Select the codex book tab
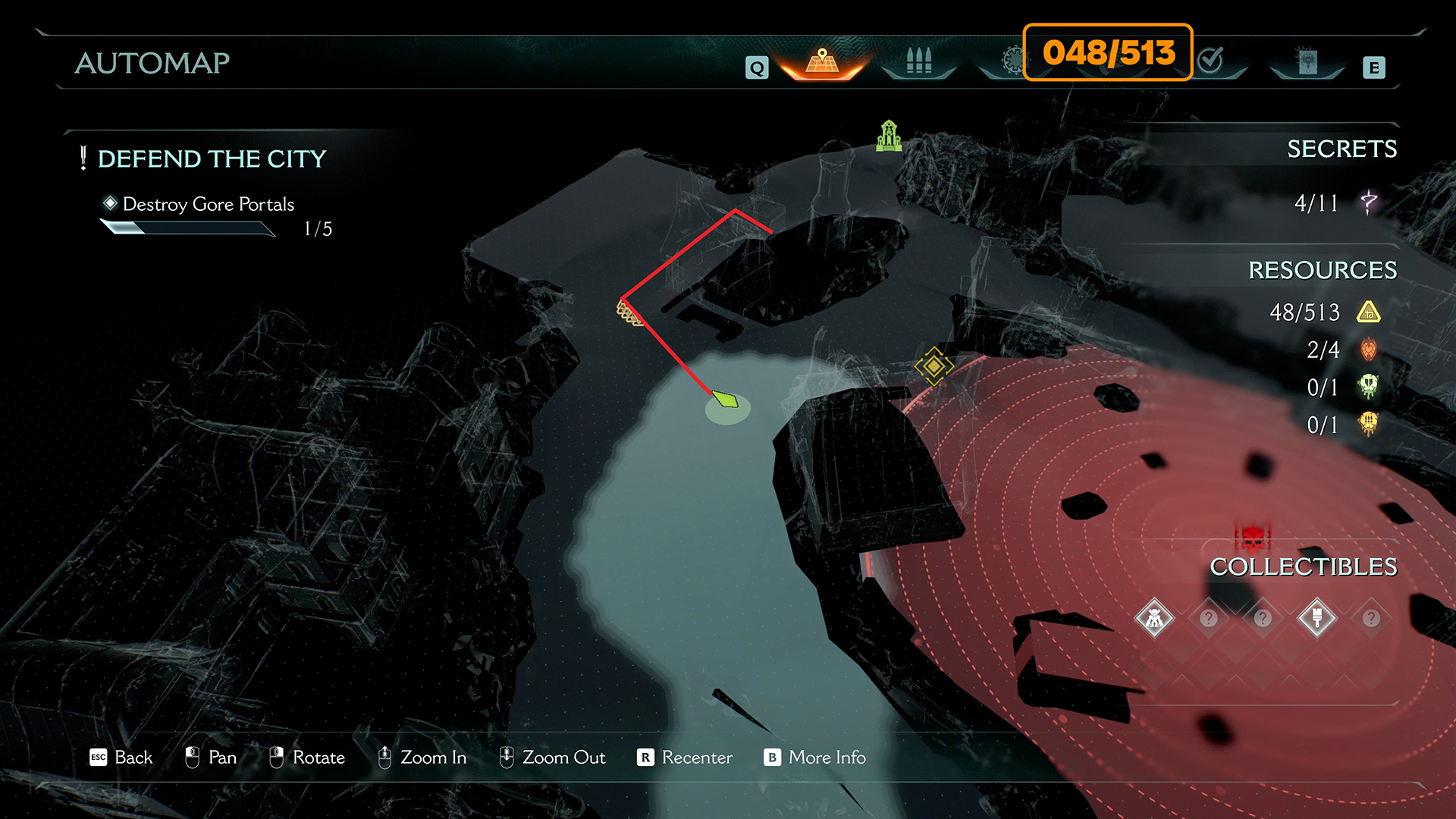Viewport: 1456px width, 819px height. click(1307, 62)
